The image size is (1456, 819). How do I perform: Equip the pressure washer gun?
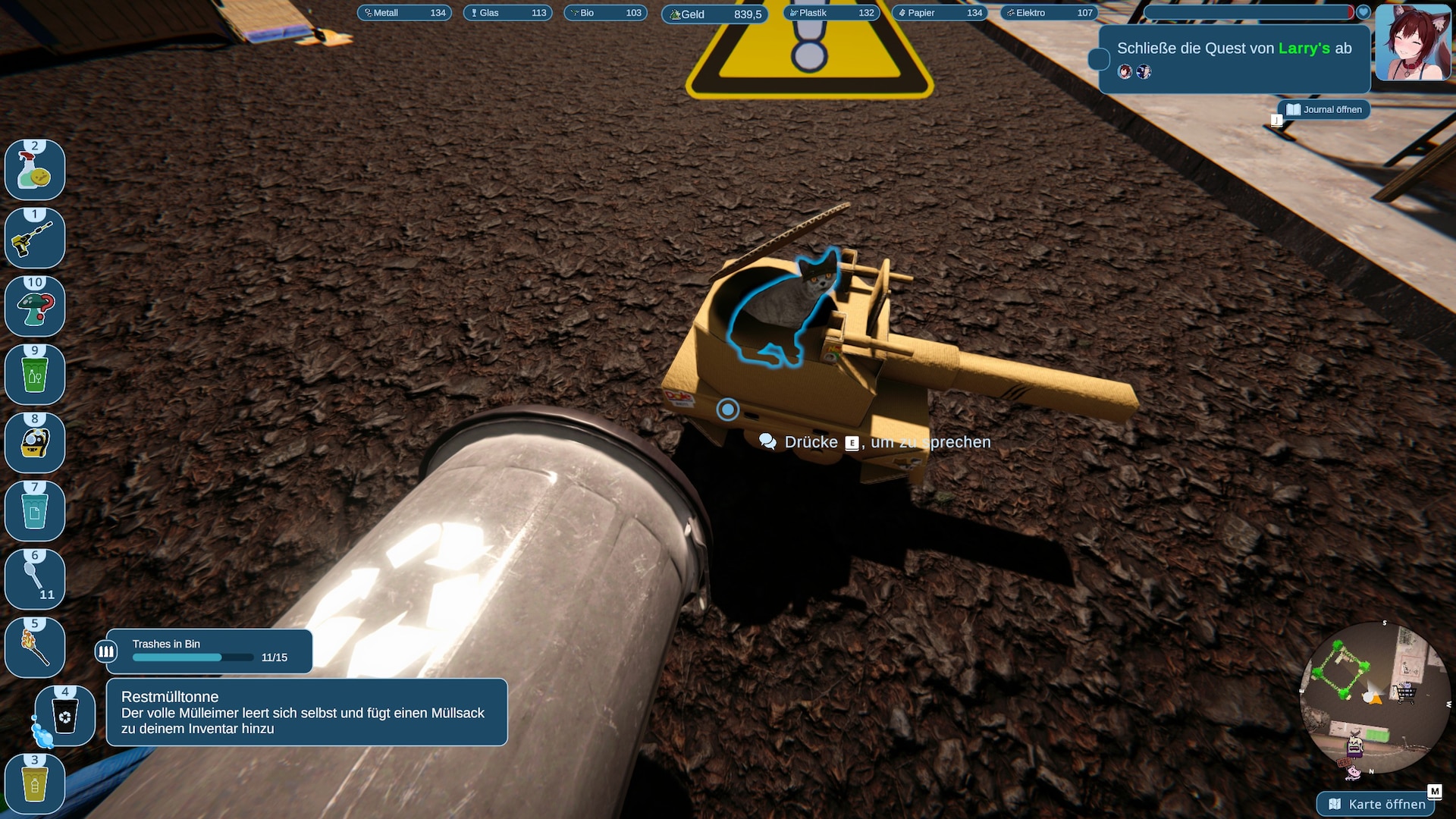(35, 239)
